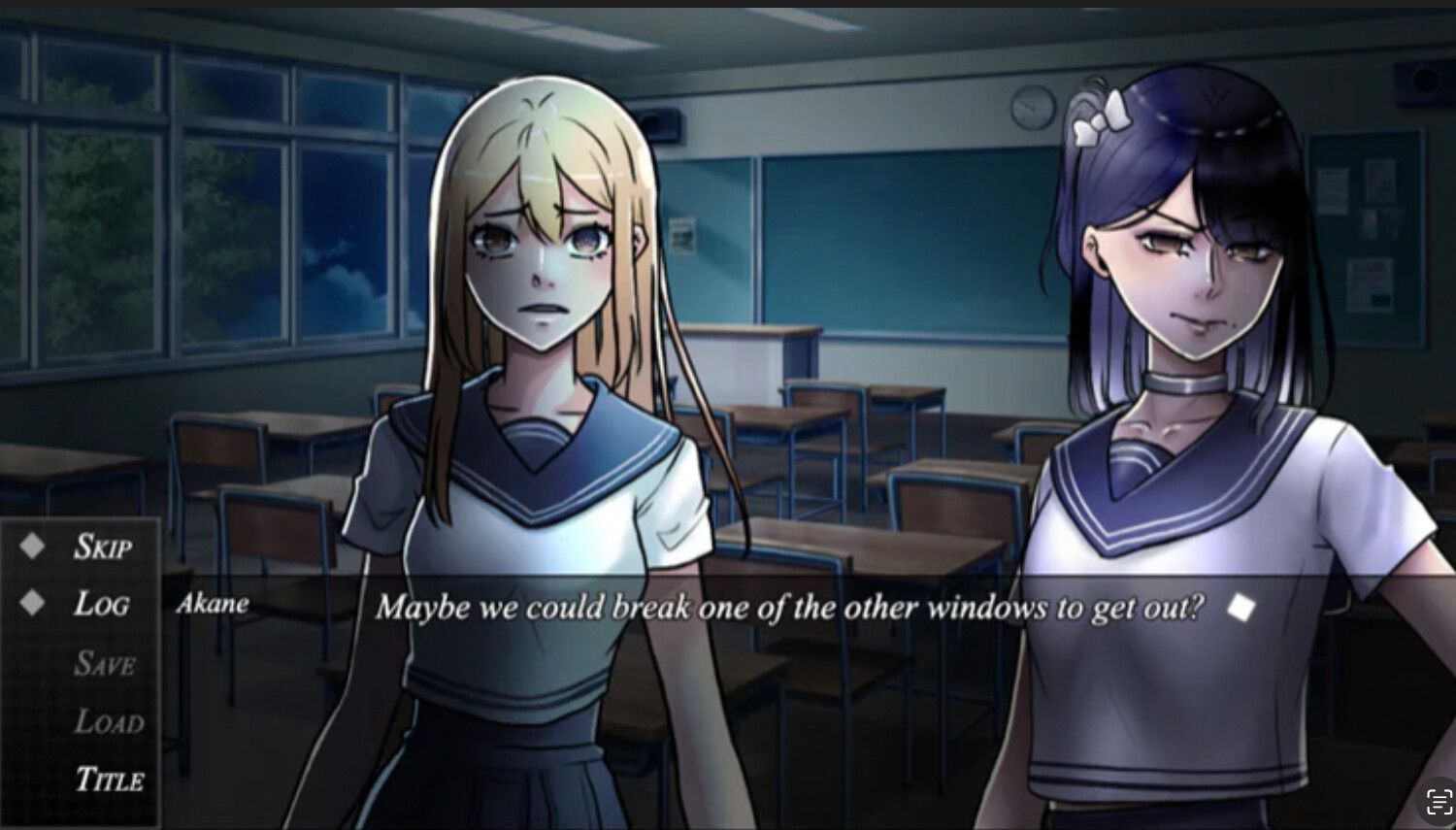Screen dimensions: 1456x830
Task: Return to the Title screen
Action: pos(110,780)
